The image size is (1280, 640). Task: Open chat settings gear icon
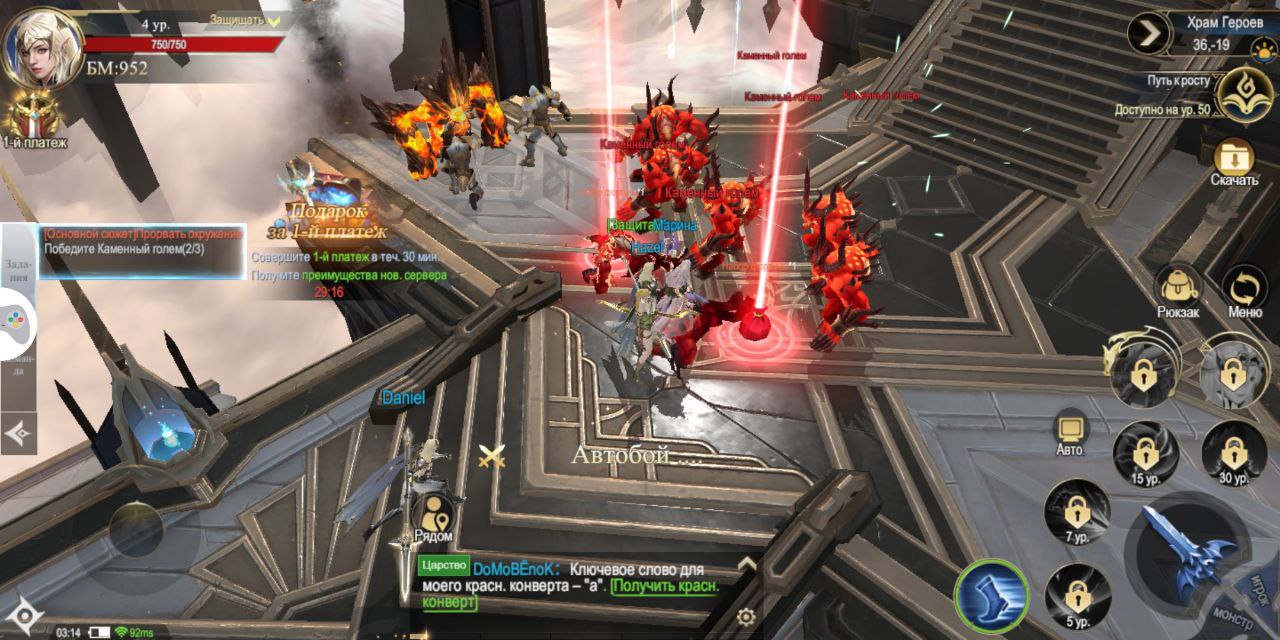(x=746, y=616)
